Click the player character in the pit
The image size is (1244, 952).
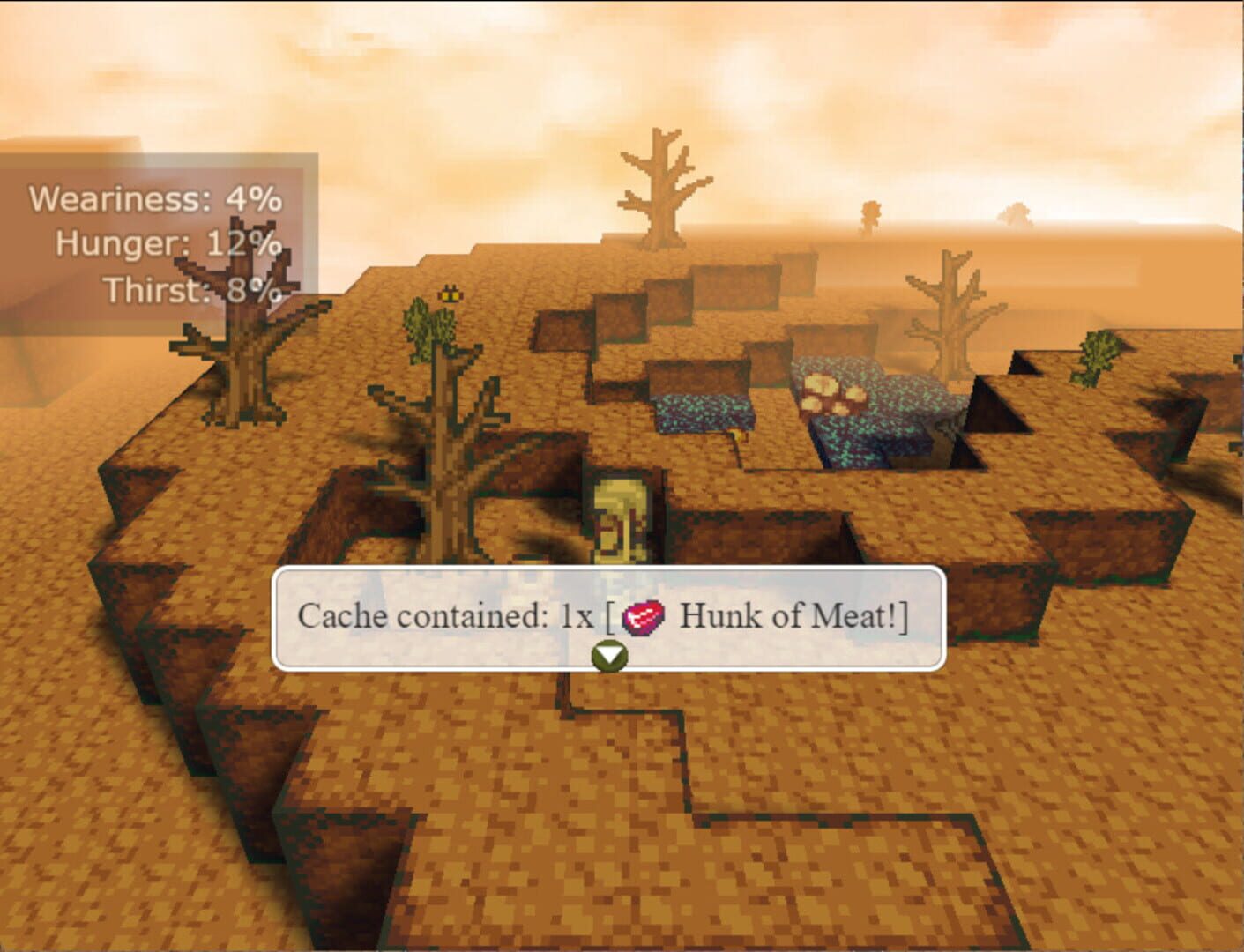click(620, 520)
